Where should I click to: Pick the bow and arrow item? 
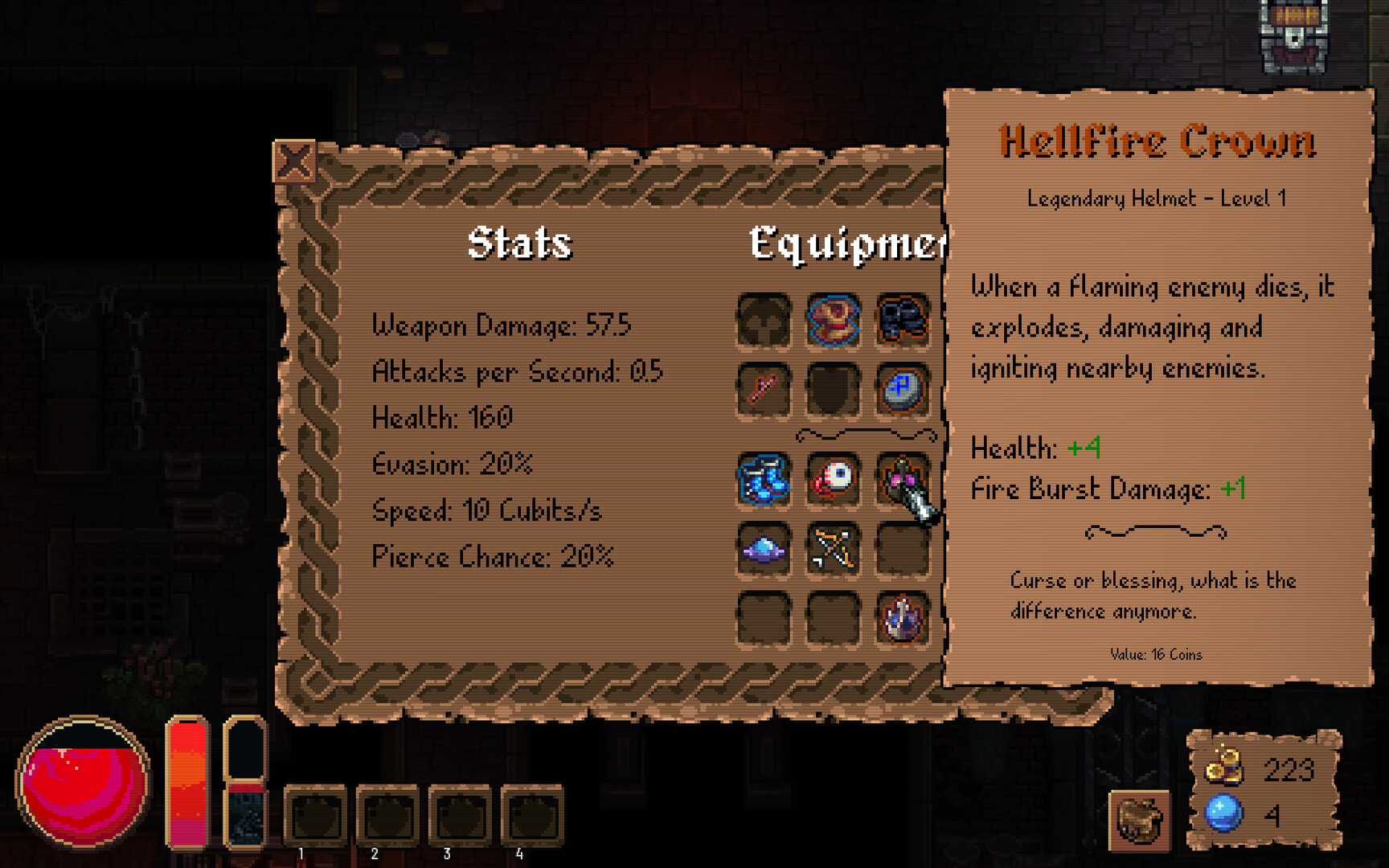(833, 550)
